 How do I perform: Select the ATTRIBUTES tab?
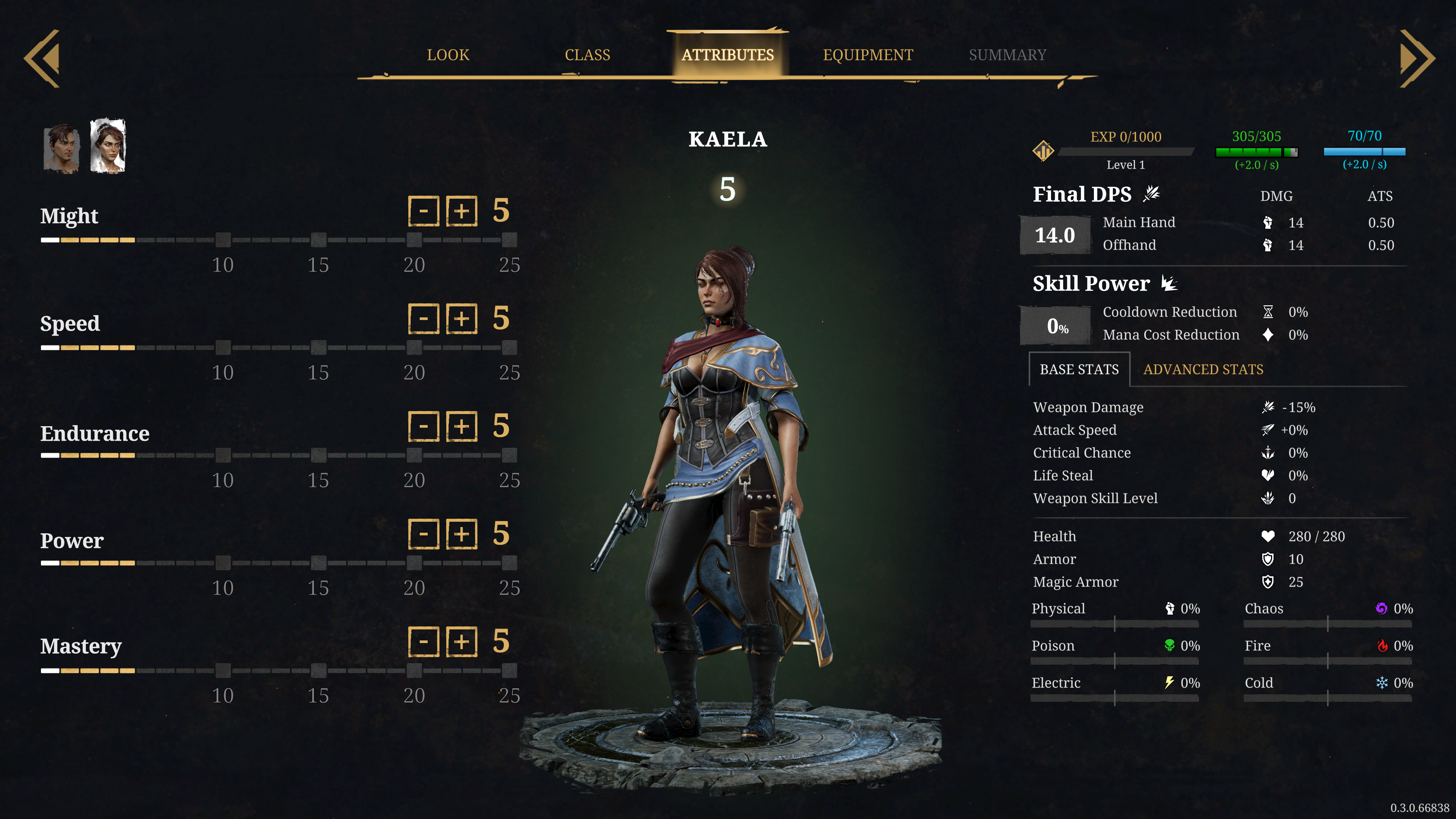click(728, 55)
